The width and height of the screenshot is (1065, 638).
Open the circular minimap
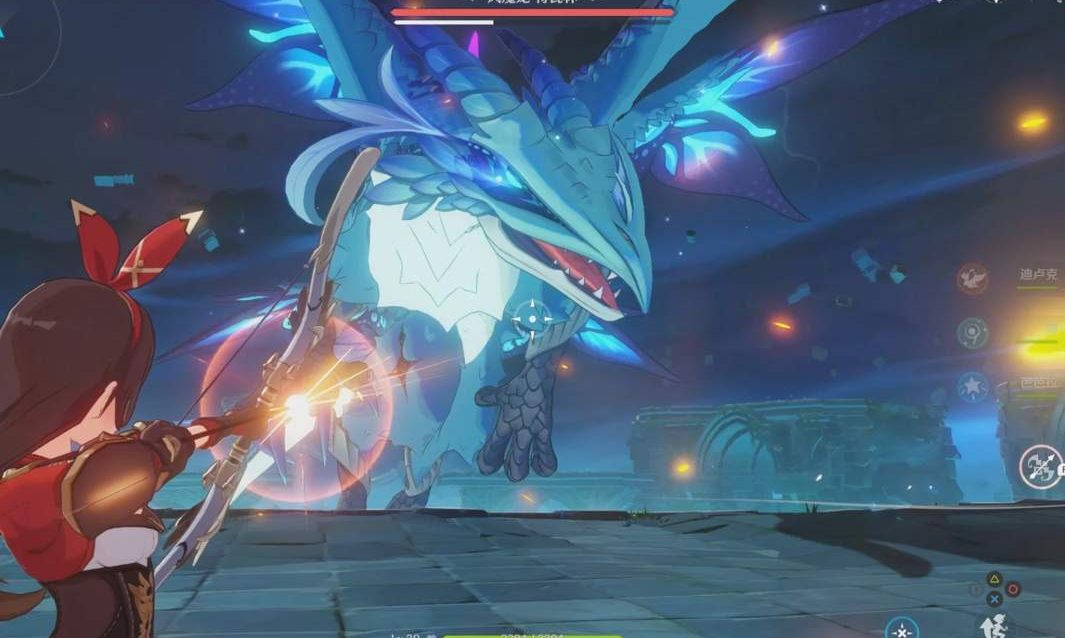[22, 45]
